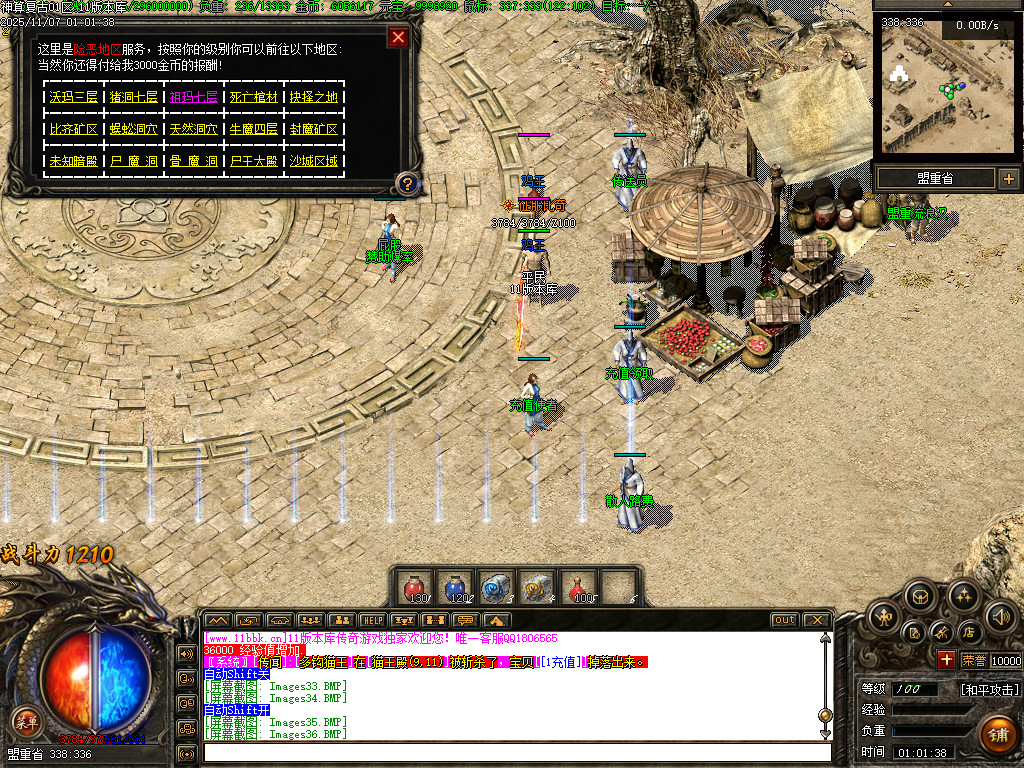The width and height of the screenshot is (1024, 768).
Task: Choose the 猪洞七层 destination
Action: [133, 98]
